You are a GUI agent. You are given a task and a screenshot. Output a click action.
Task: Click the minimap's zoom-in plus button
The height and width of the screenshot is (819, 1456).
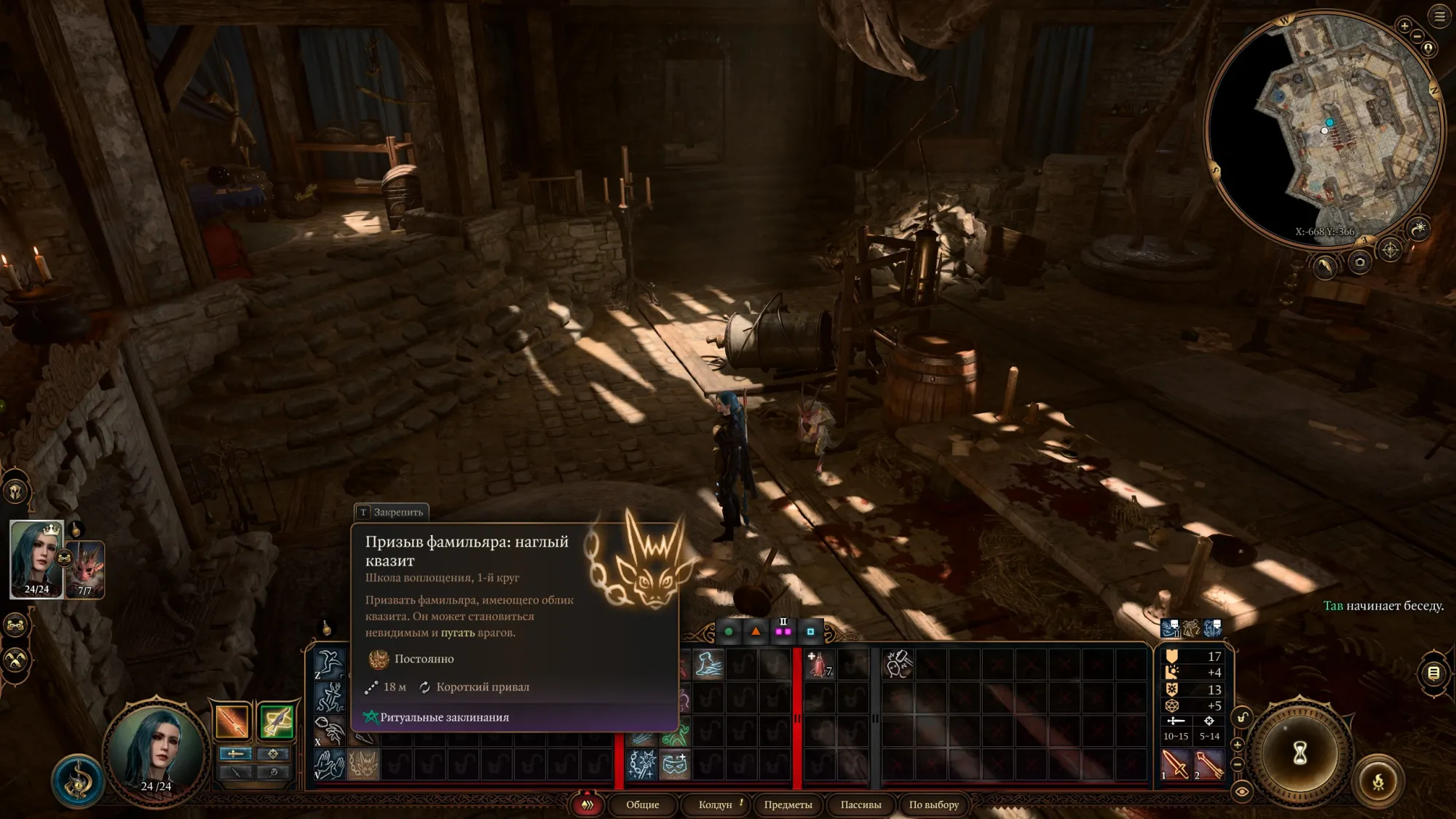[x=1404, y=26]
